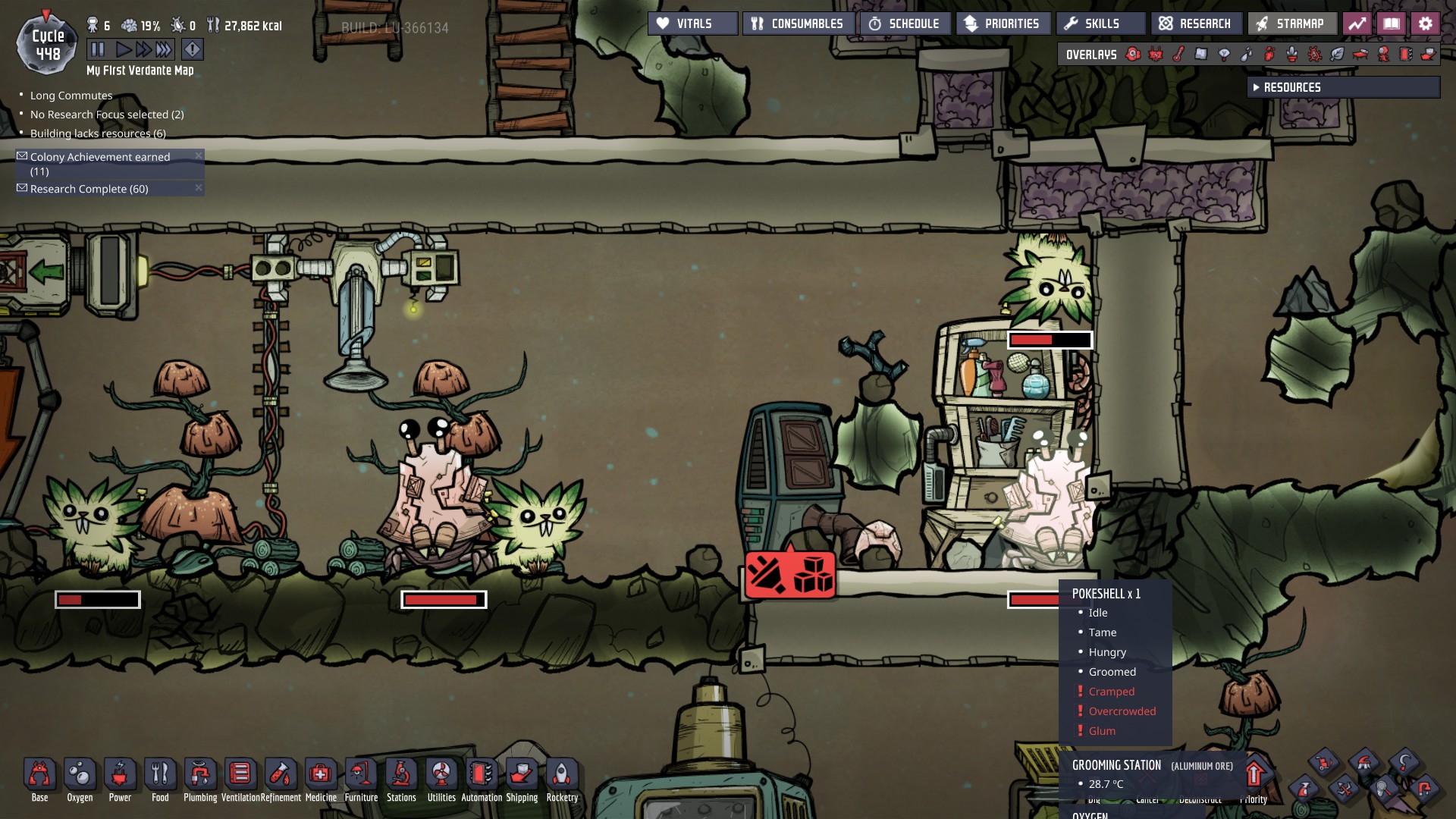Open the gear options menu
The height and width of the screenshot is (819, 1456).
click(1426, 24)
